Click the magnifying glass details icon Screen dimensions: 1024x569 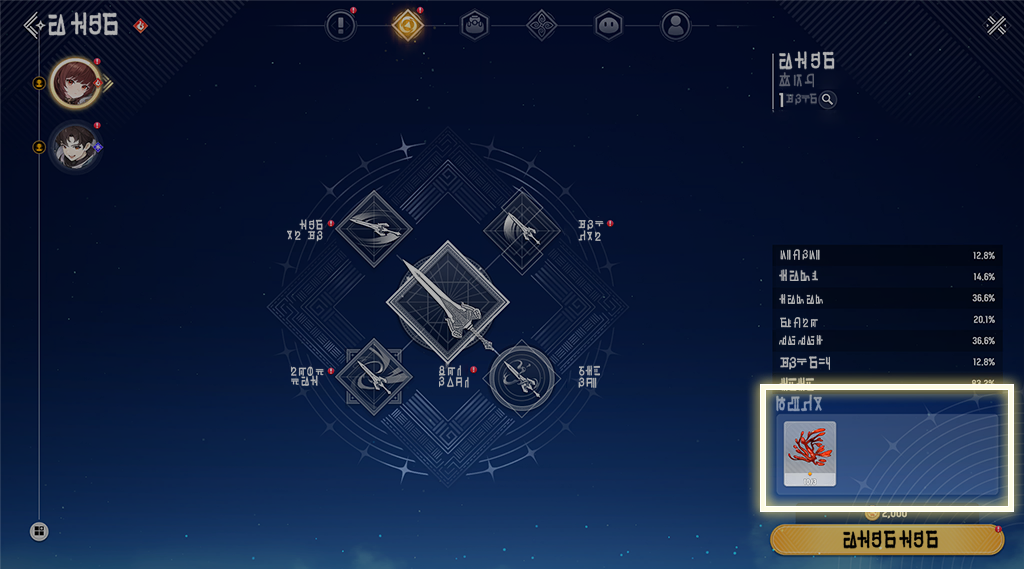[x=827, y=99]
